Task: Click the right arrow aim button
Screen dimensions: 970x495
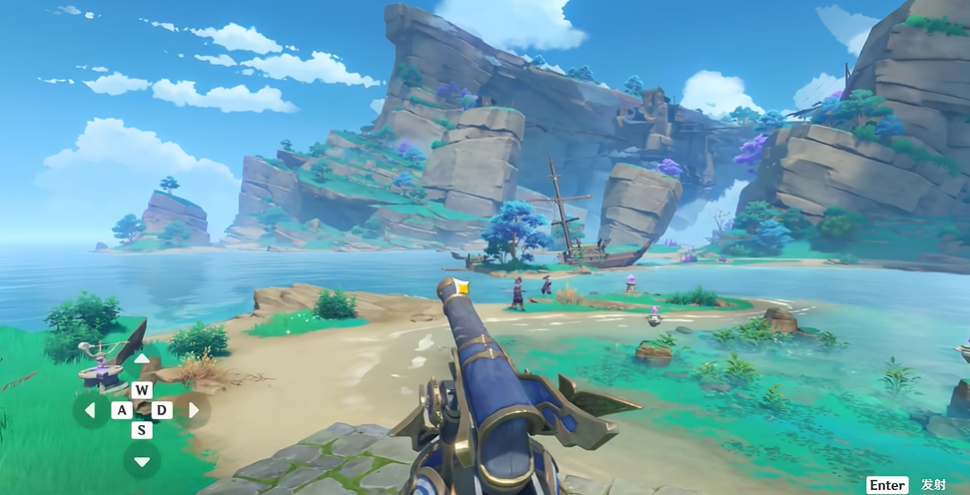Action: coord(193,410)
